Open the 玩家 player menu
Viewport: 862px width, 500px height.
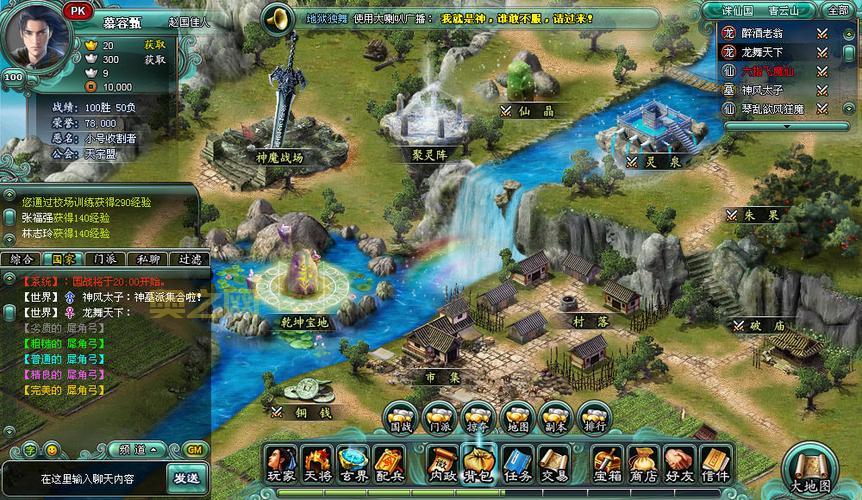281,463
